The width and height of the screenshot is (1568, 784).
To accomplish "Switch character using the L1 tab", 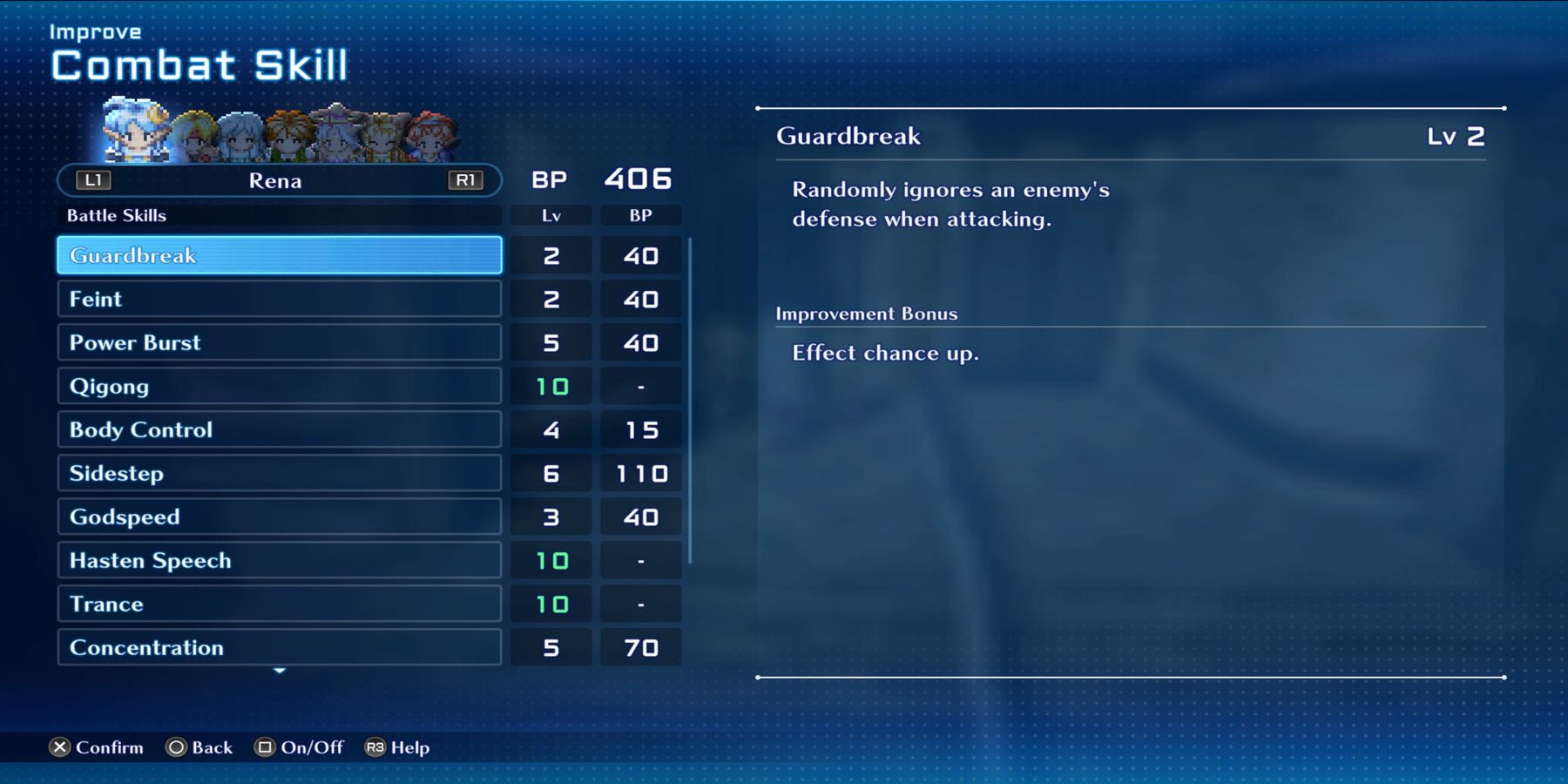I will [x=93, y=180].
